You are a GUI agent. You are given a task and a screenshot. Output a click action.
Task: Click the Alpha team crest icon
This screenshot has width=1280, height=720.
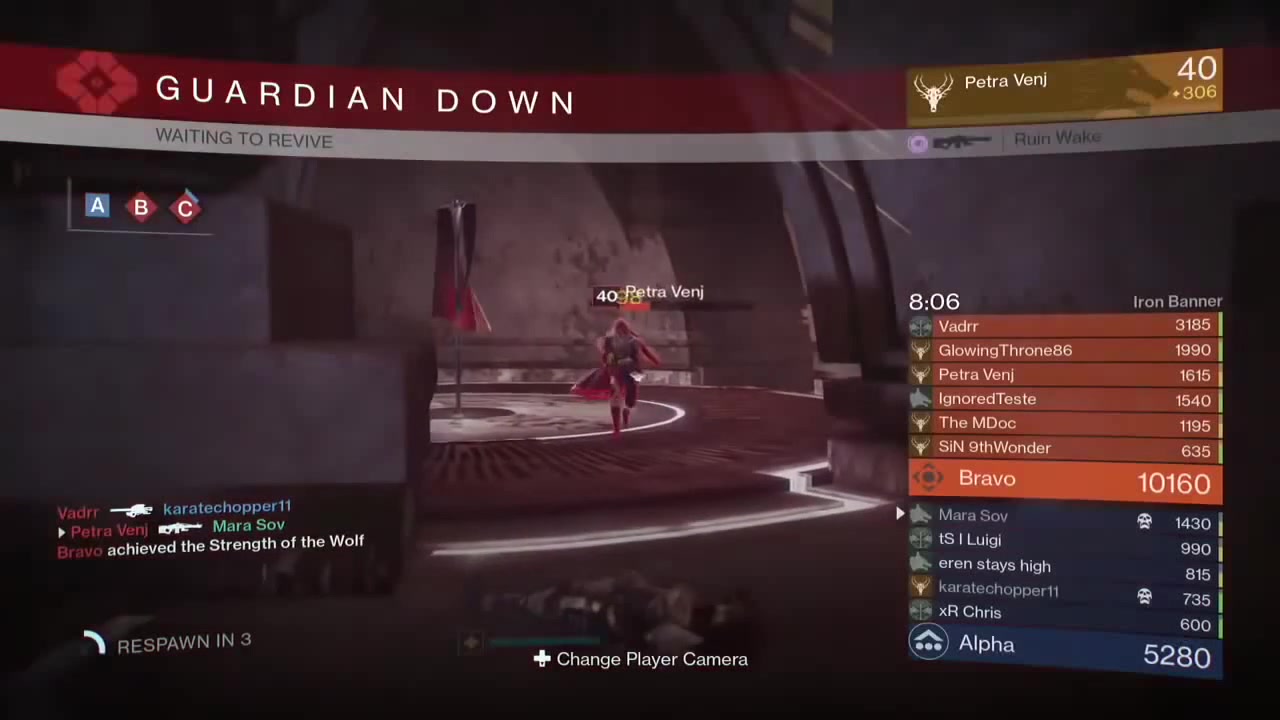tap(929, 644)
